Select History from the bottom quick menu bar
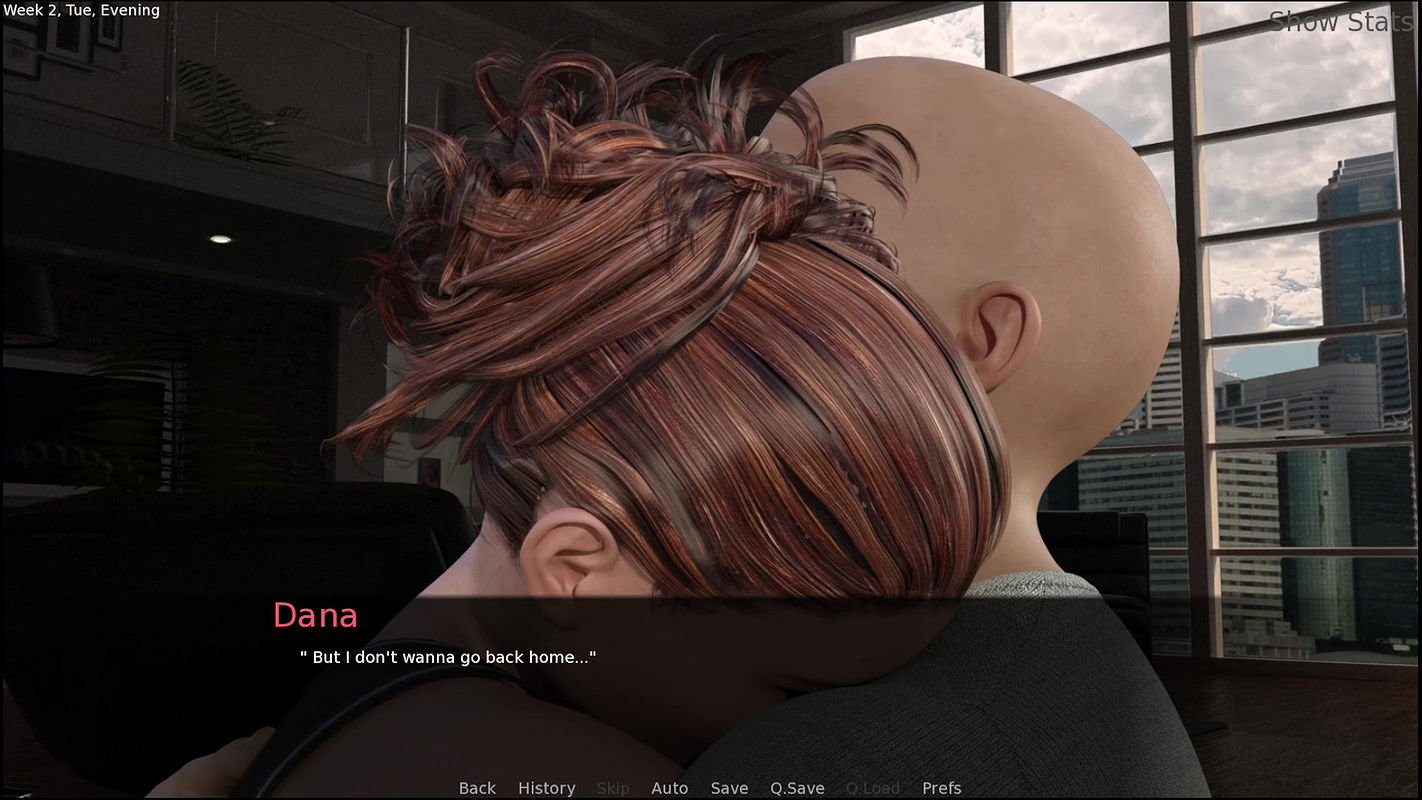The height and width of the screenshot is (800, 1422). (x=546, y=788)
